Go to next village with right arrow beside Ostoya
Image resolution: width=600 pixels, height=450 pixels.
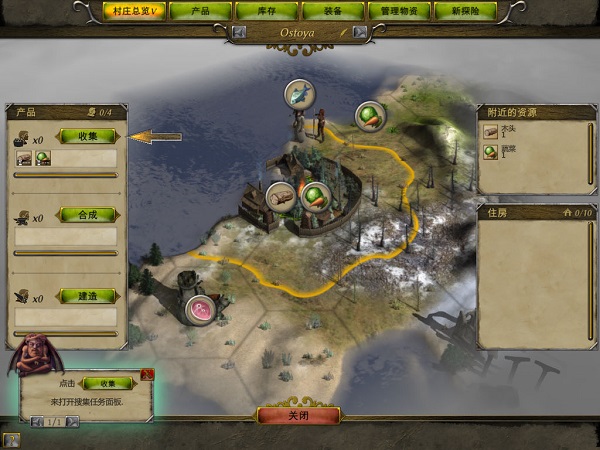click(x=360, y=32)
